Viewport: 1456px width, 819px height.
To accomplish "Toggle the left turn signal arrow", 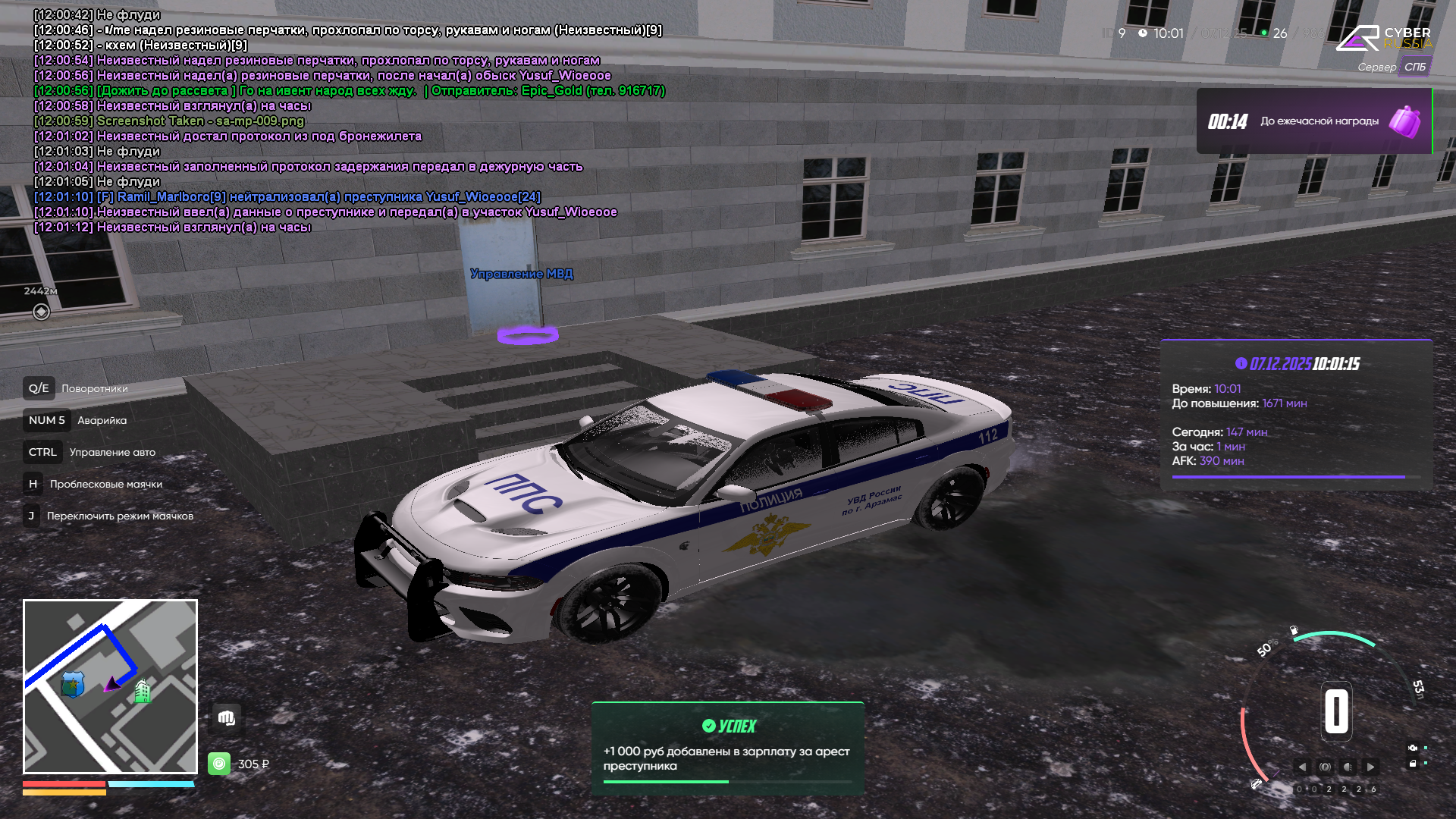I will click(1302, 767).
